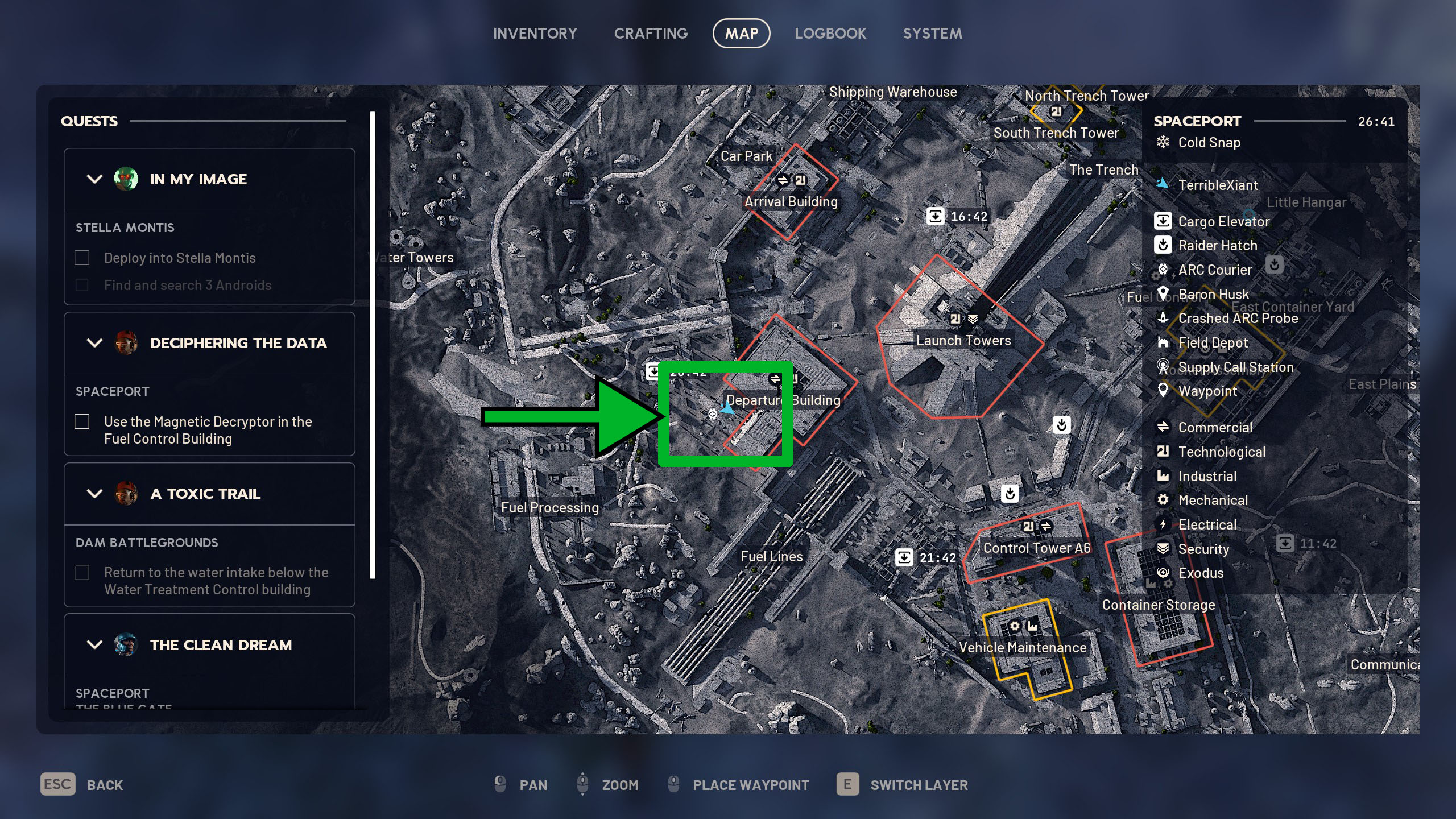Image resolution: width=1456 pixels, height=819 pixels.
Task: Choose Raider Hatch in the map legend
Action: pos(1217,246)
